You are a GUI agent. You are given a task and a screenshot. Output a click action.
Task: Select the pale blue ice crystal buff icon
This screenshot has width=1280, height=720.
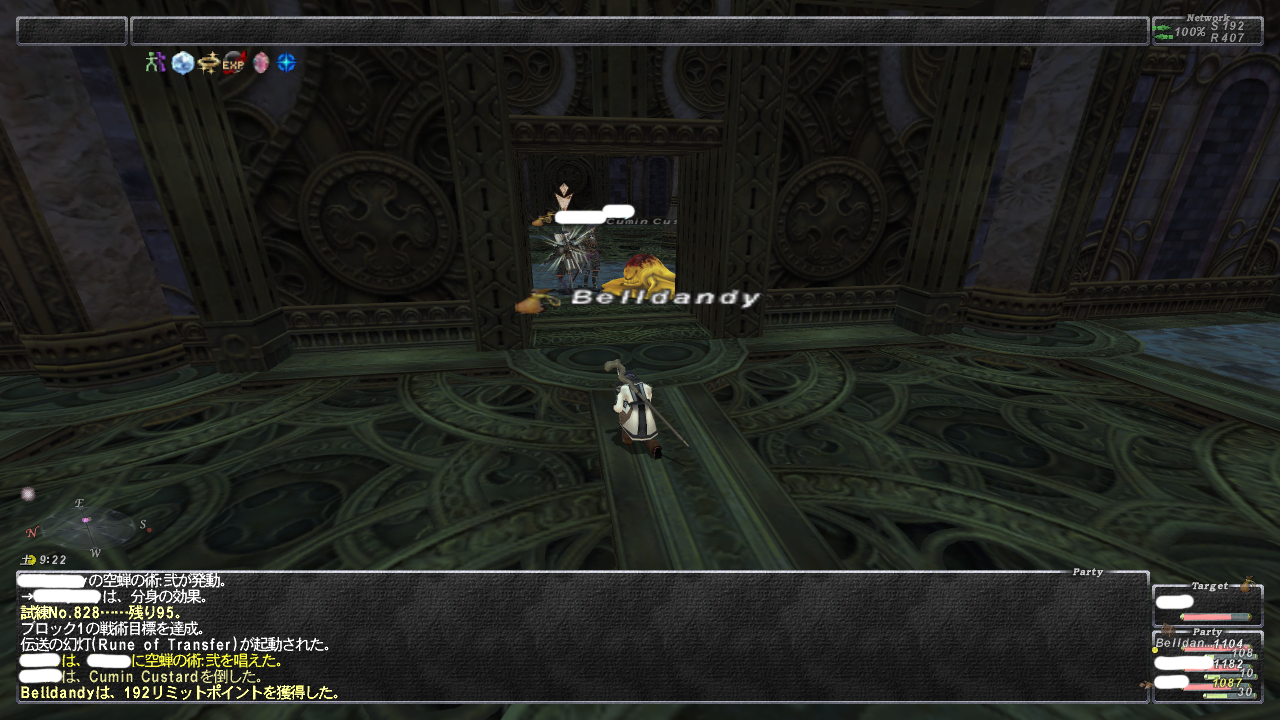[x=182, y=63]
